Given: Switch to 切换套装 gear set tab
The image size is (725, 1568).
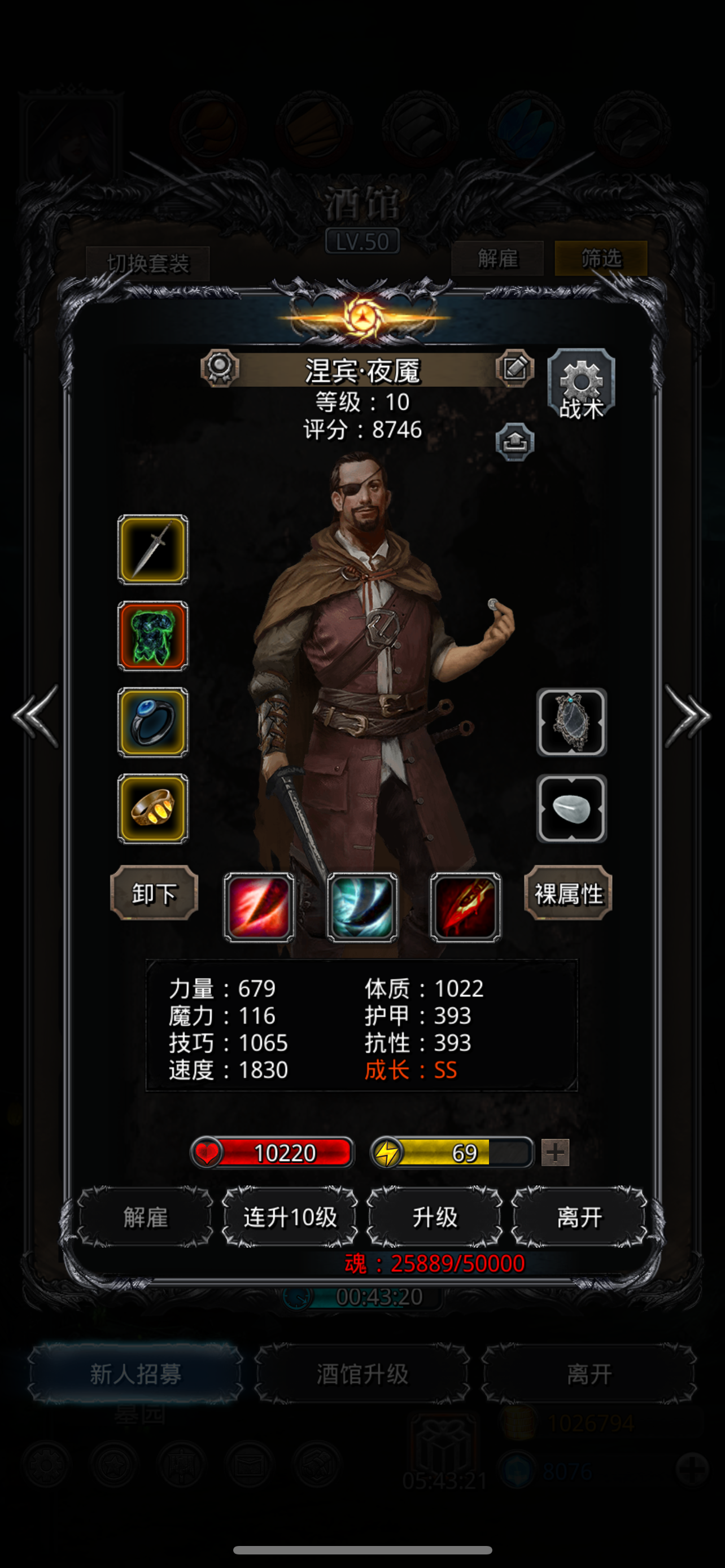Looking at the screenshot, I should [148, 263].
